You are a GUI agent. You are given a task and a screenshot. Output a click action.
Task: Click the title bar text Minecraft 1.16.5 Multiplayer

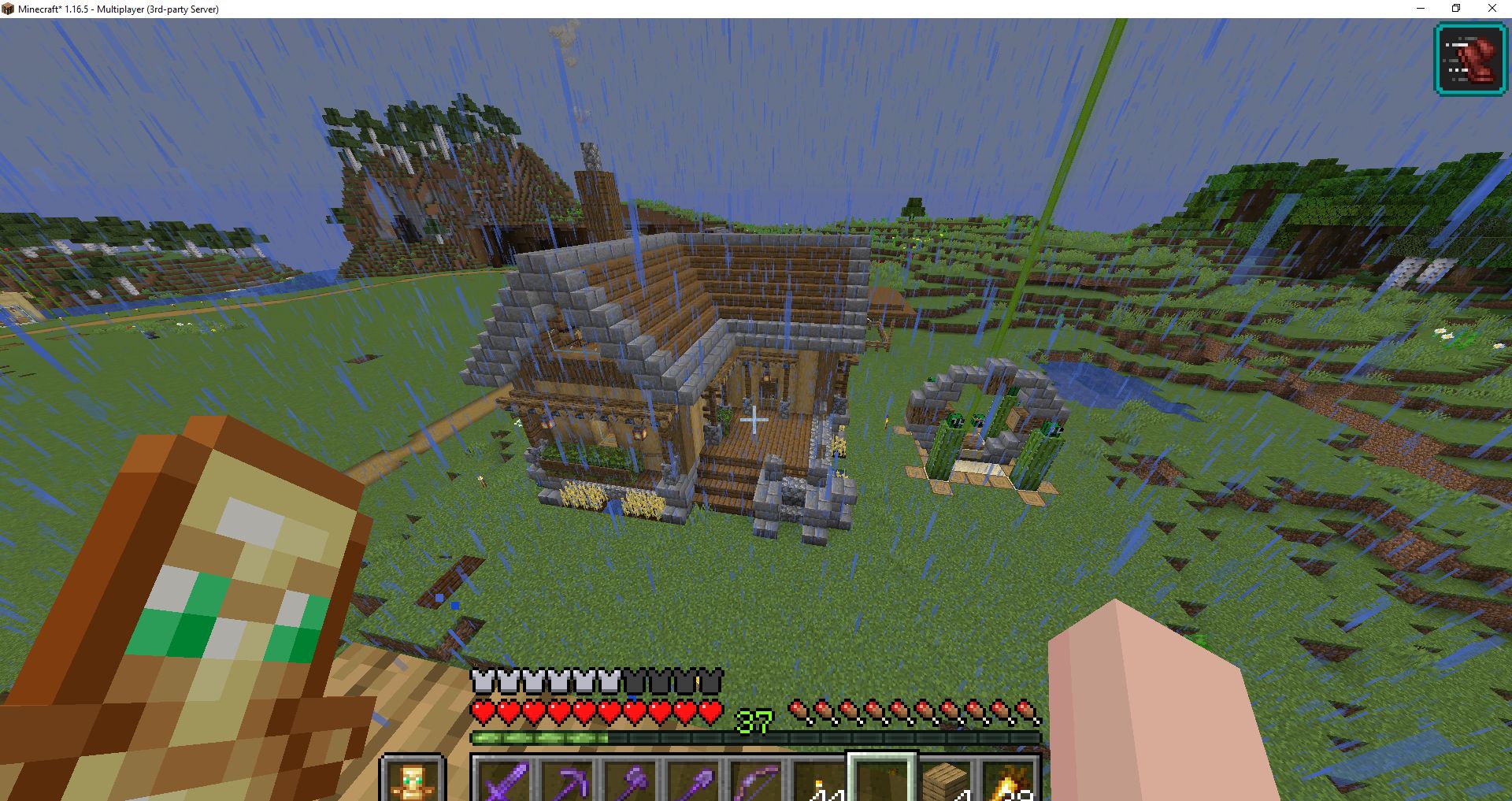[118, 9]
